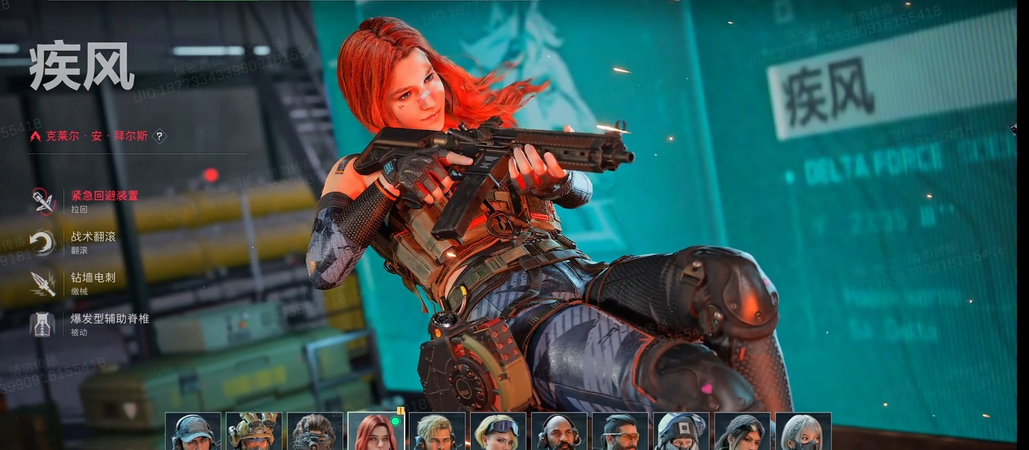Select the blonde man with headset portrait
Screen dimensions: 1029x450
click(437, 432)
